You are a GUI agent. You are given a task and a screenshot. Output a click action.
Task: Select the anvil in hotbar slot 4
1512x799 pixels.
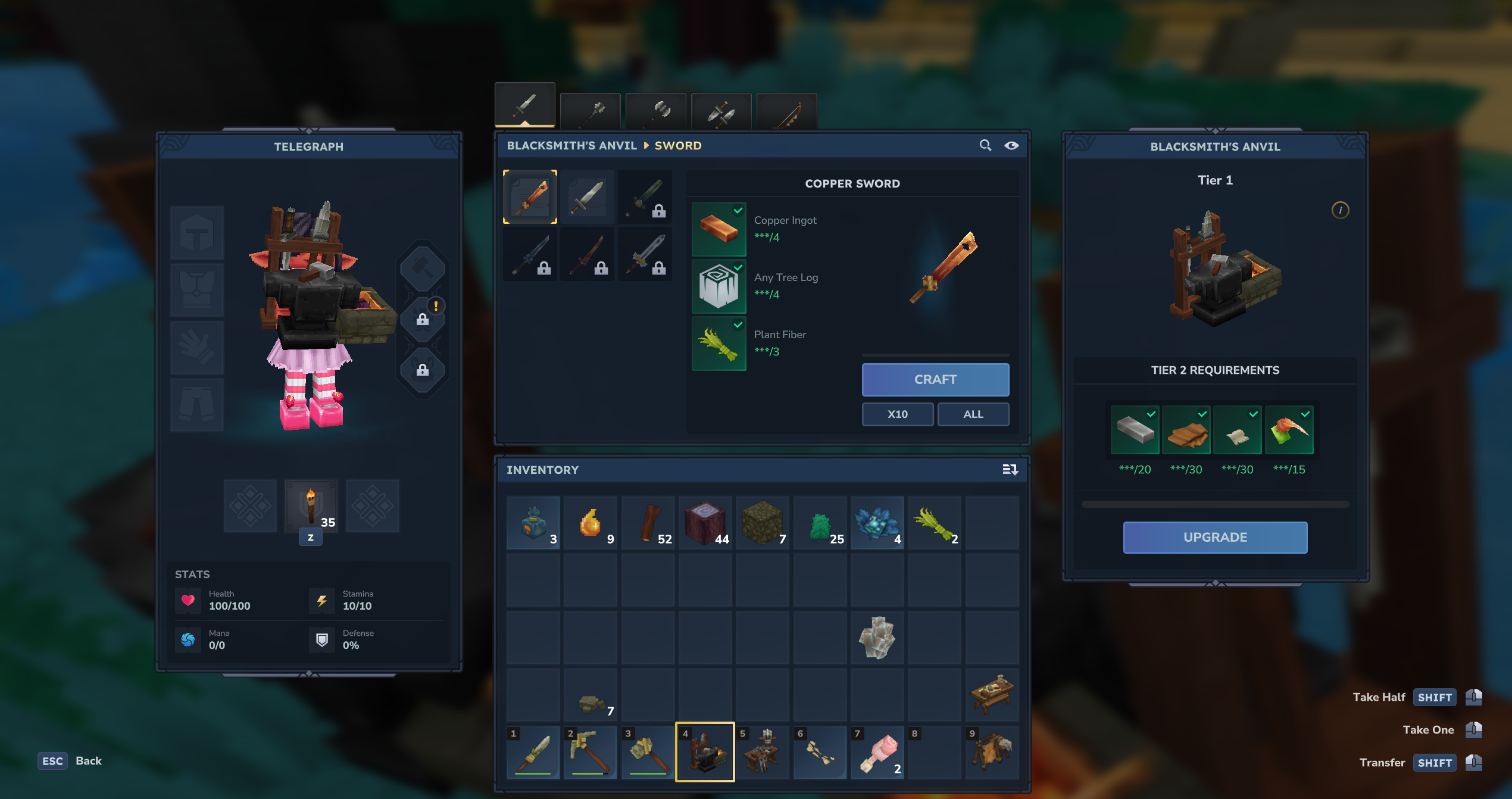tap(705, 752)
